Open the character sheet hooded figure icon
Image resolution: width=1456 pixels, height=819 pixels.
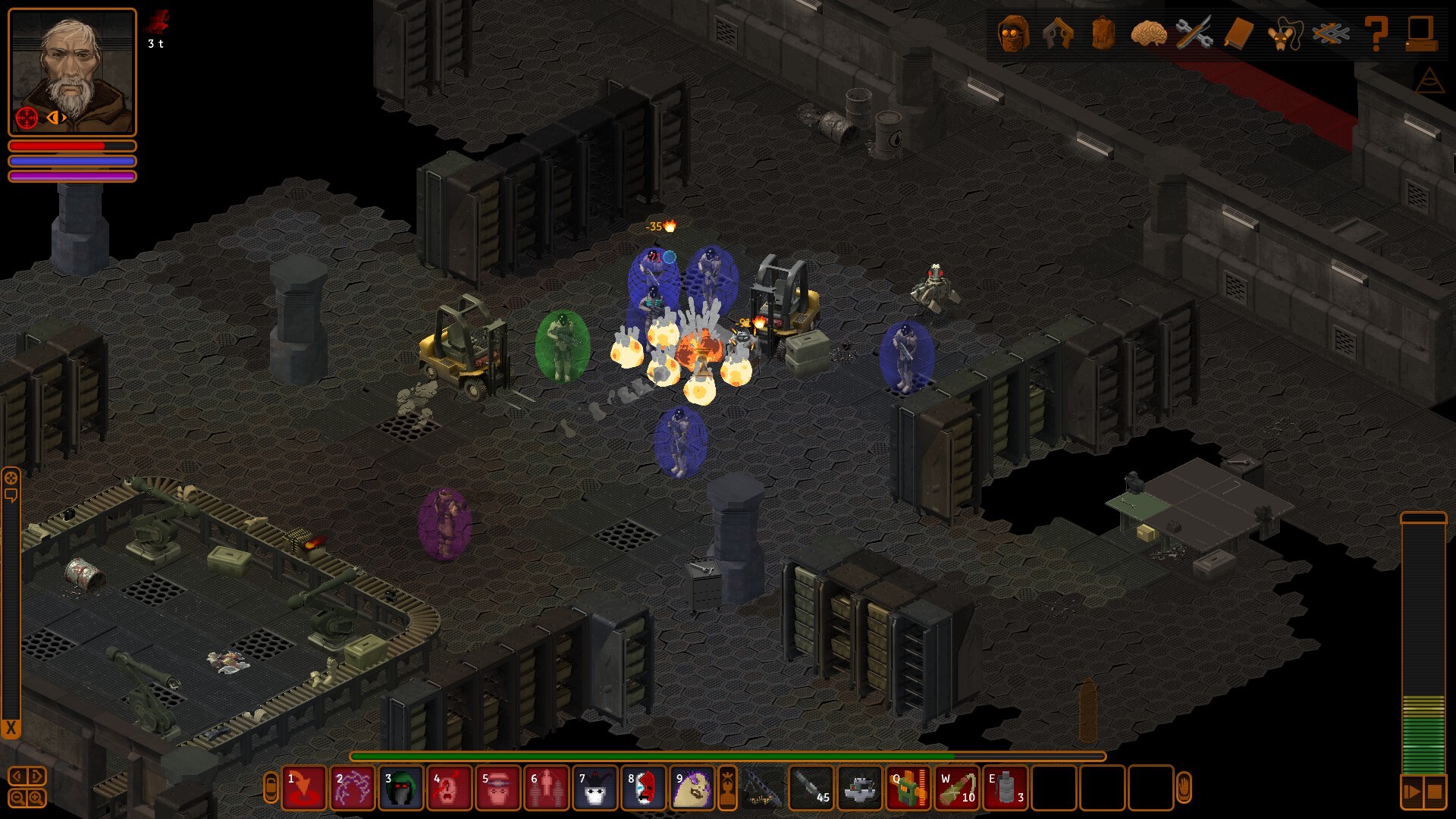[x=1013, y=34]
